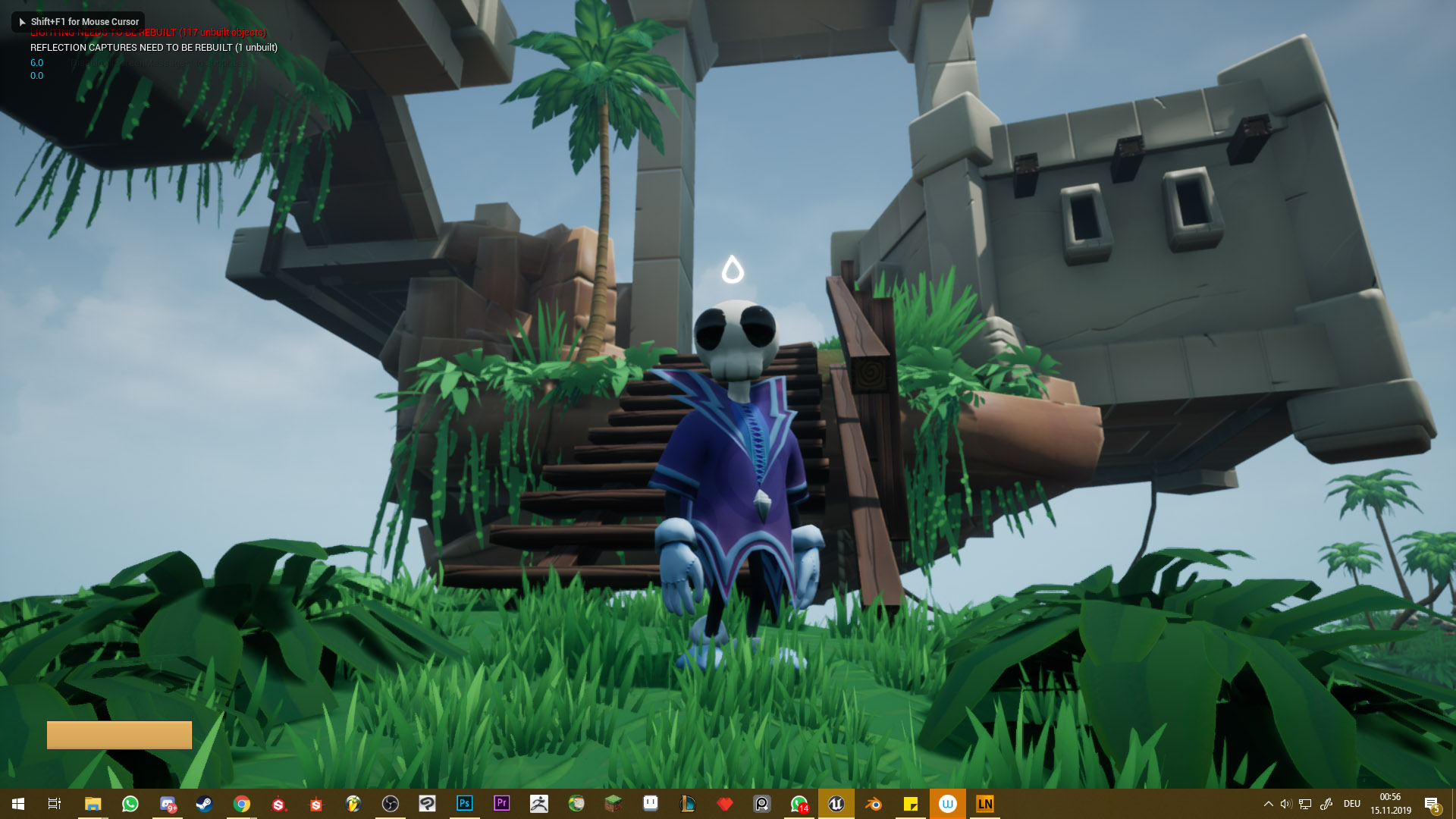This screenshot has width=1456, height=819.
Task: Open Google Chrome from the taskbar
Action: [242, 804]
